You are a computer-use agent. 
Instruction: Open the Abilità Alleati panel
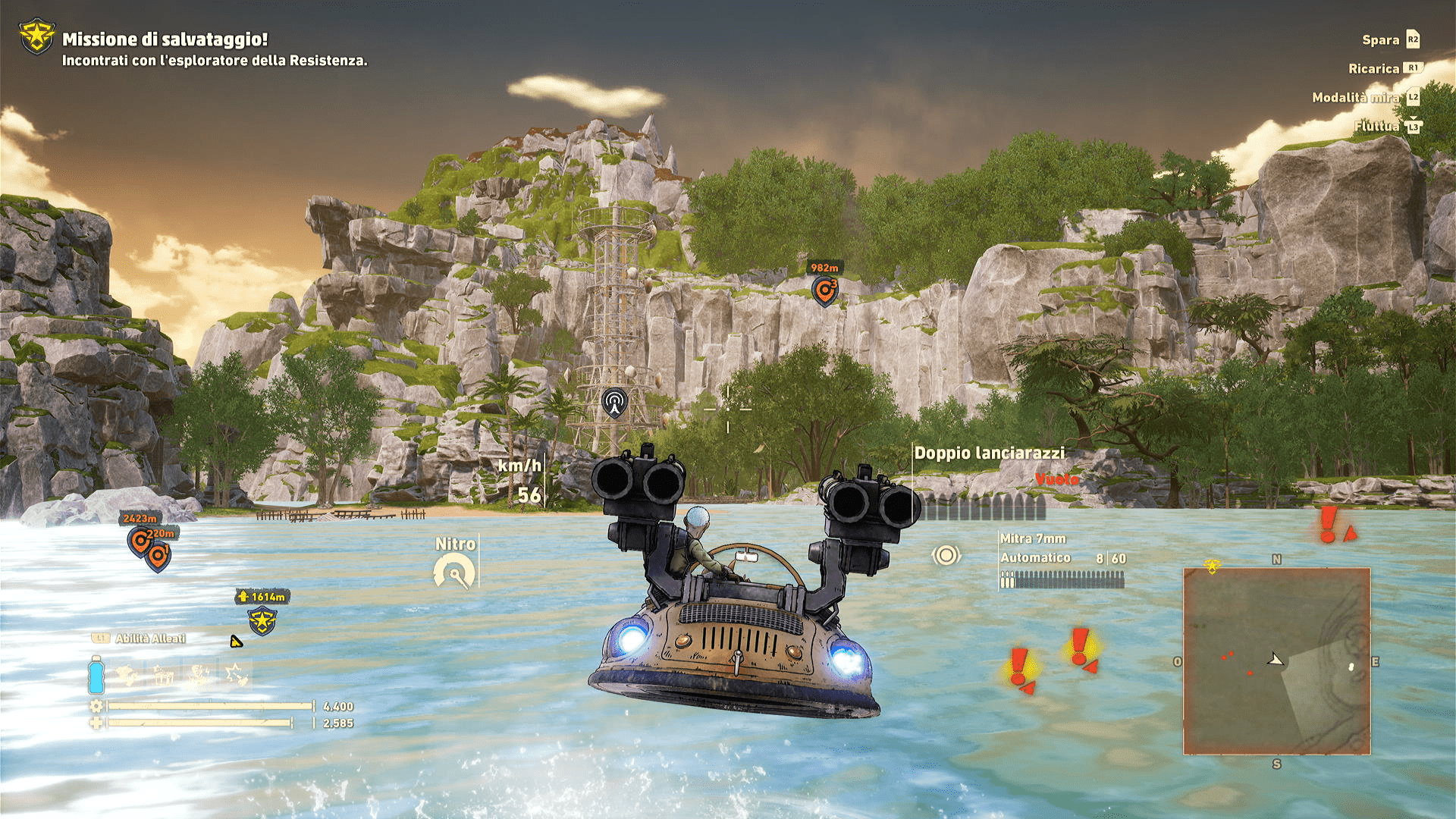[x=150, y=639]
